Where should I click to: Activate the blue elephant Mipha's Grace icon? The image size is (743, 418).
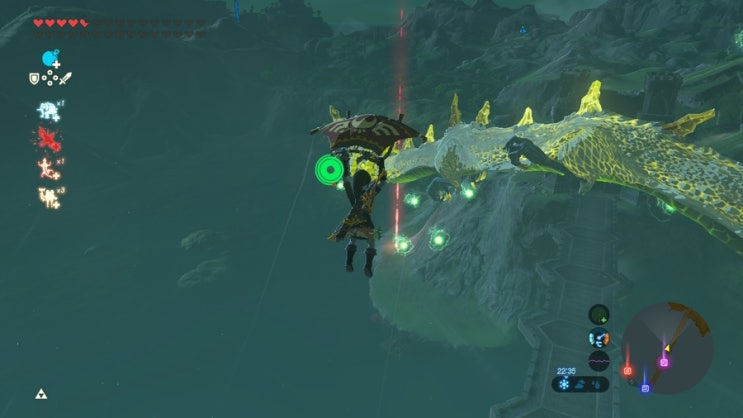(x=48, y=110)
